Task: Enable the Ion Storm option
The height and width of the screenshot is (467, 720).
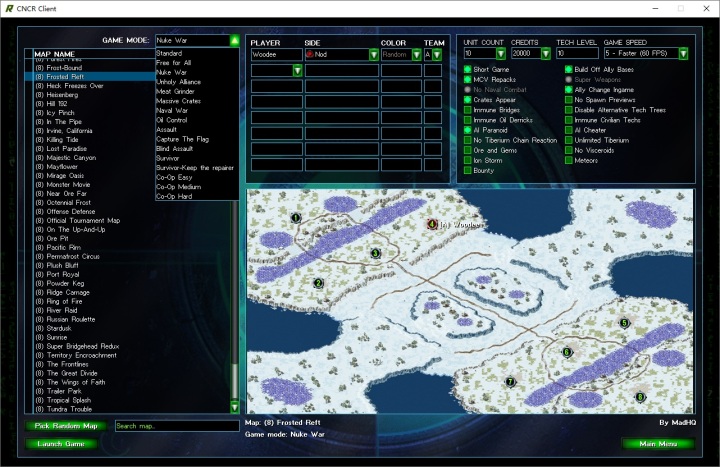Action: pyautogui.click(x=468, y=160)
